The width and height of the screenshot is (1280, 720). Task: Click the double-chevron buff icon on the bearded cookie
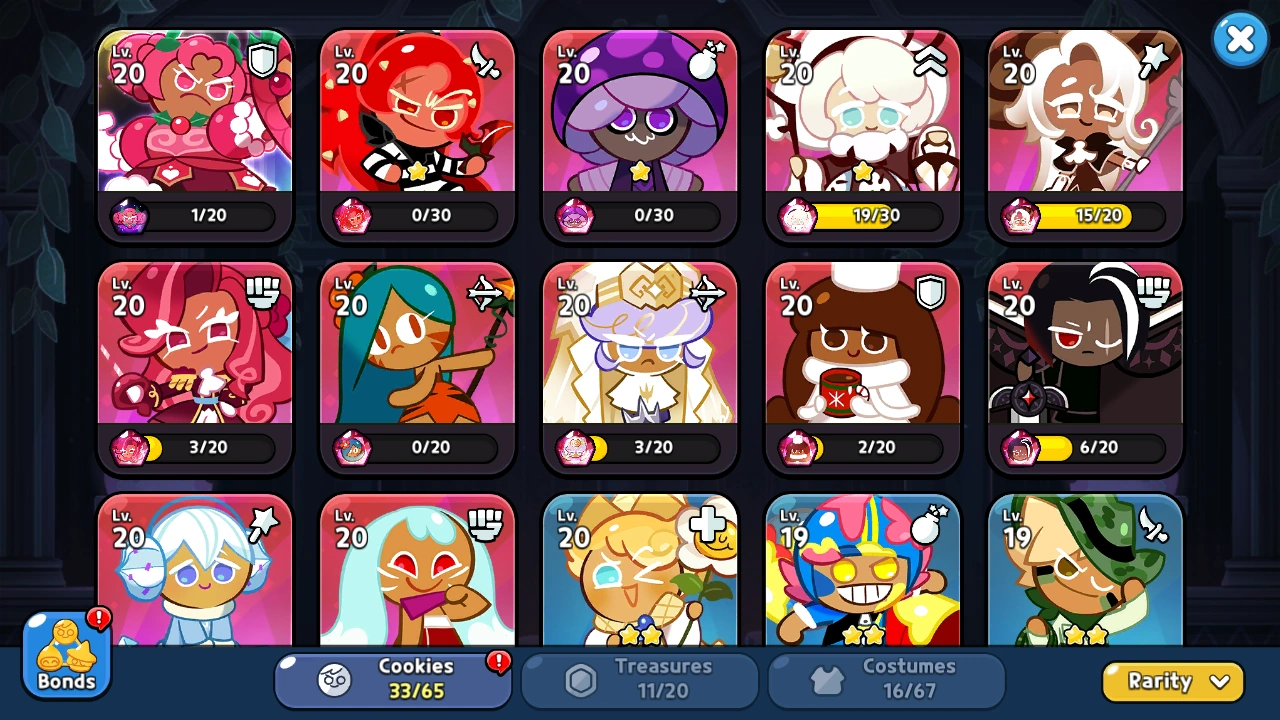[x=928, y=60]
